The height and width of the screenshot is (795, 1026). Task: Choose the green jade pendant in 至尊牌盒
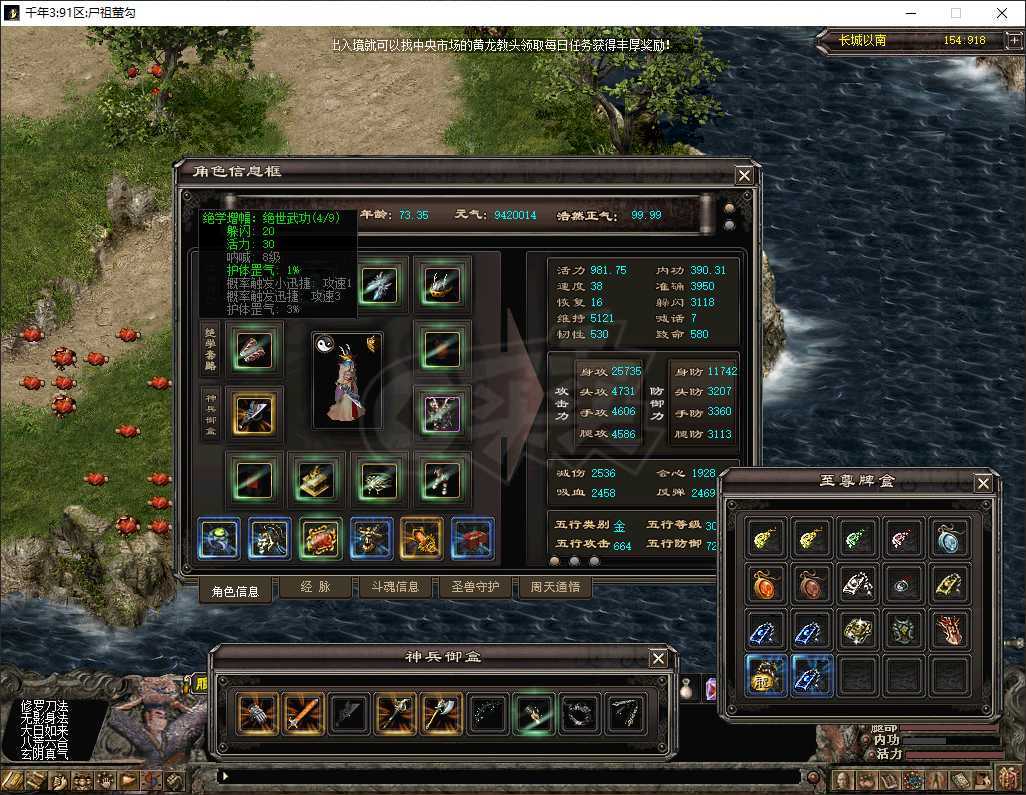click(857, 538)
